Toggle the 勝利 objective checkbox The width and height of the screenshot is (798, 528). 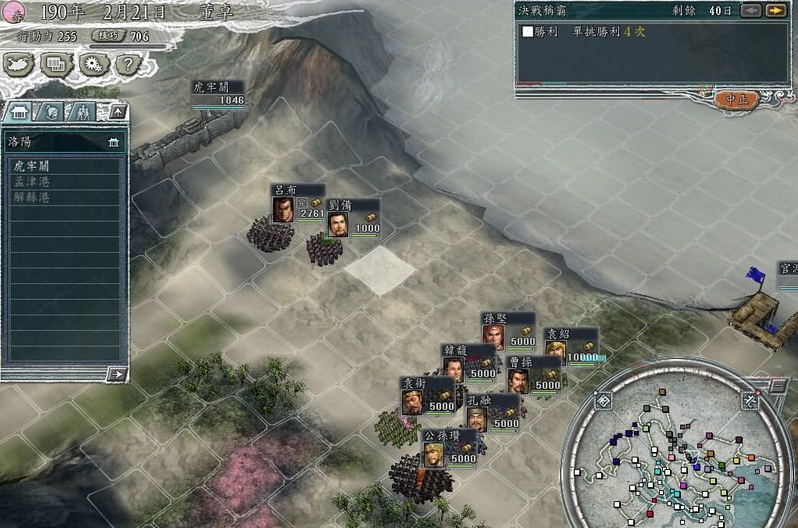[528, 31]
